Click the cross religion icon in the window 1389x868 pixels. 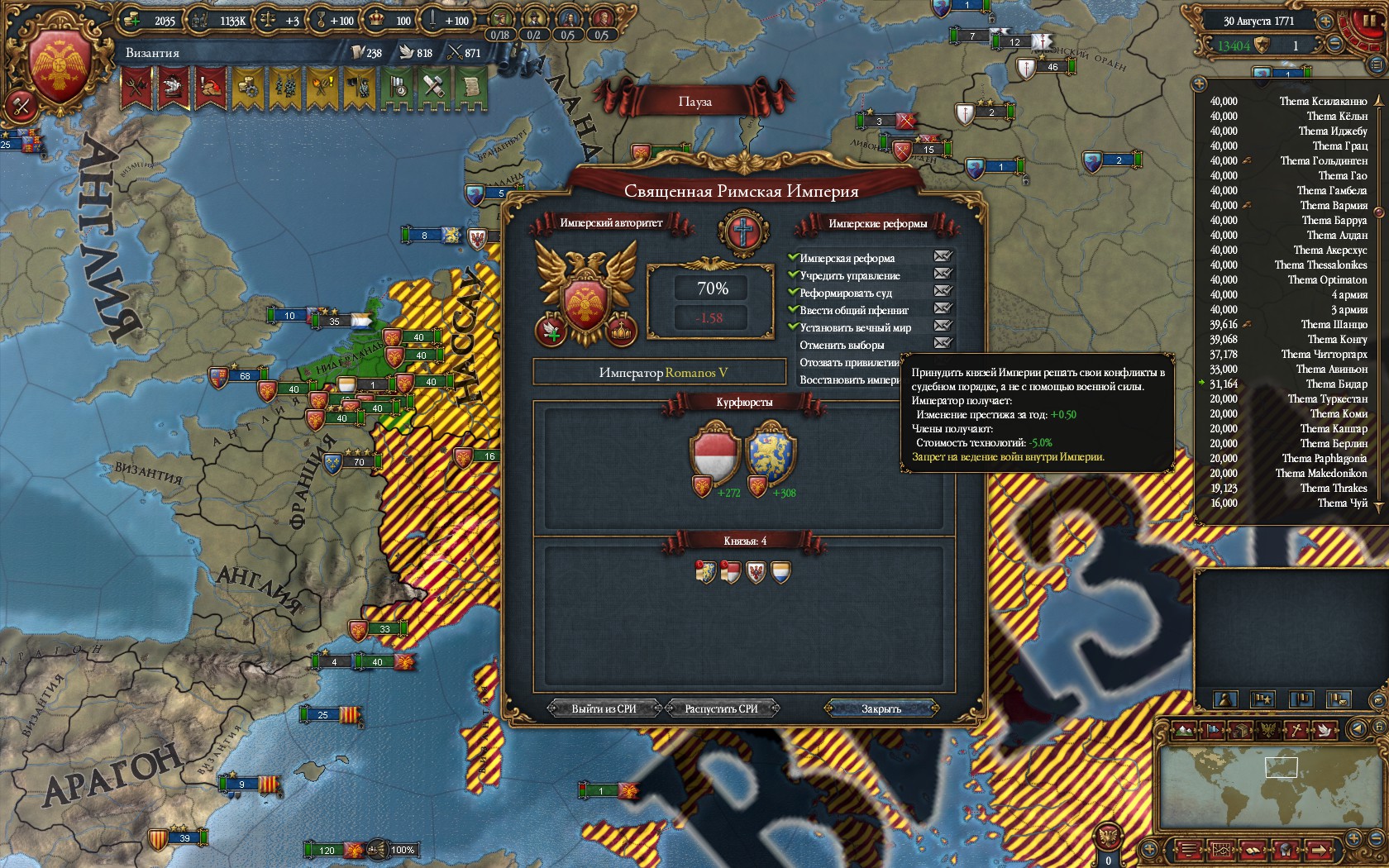(x=742, y=231)
